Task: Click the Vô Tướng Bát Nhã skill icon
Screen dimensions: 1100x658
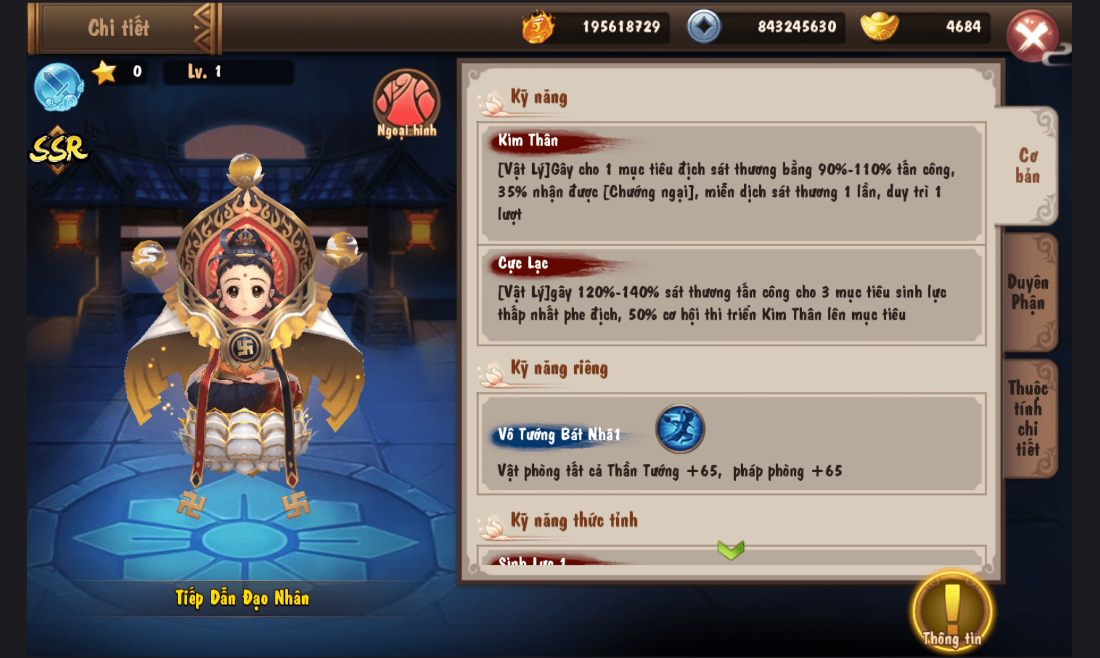Action: pyautogui.click(x=680, y=429)
